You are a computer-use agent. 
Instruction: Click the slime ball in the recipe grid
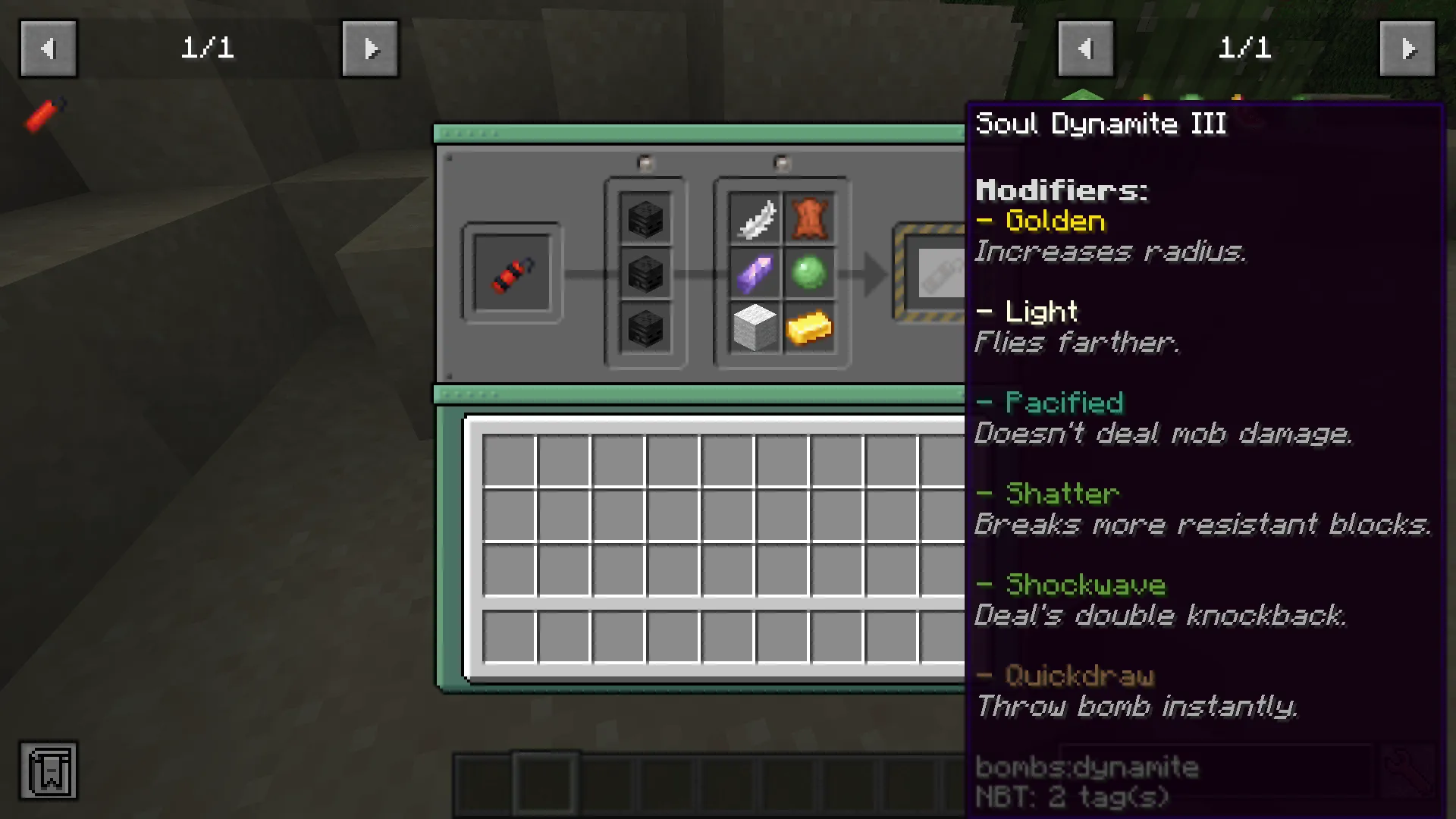pyautogui.click(x=810, y=273)
